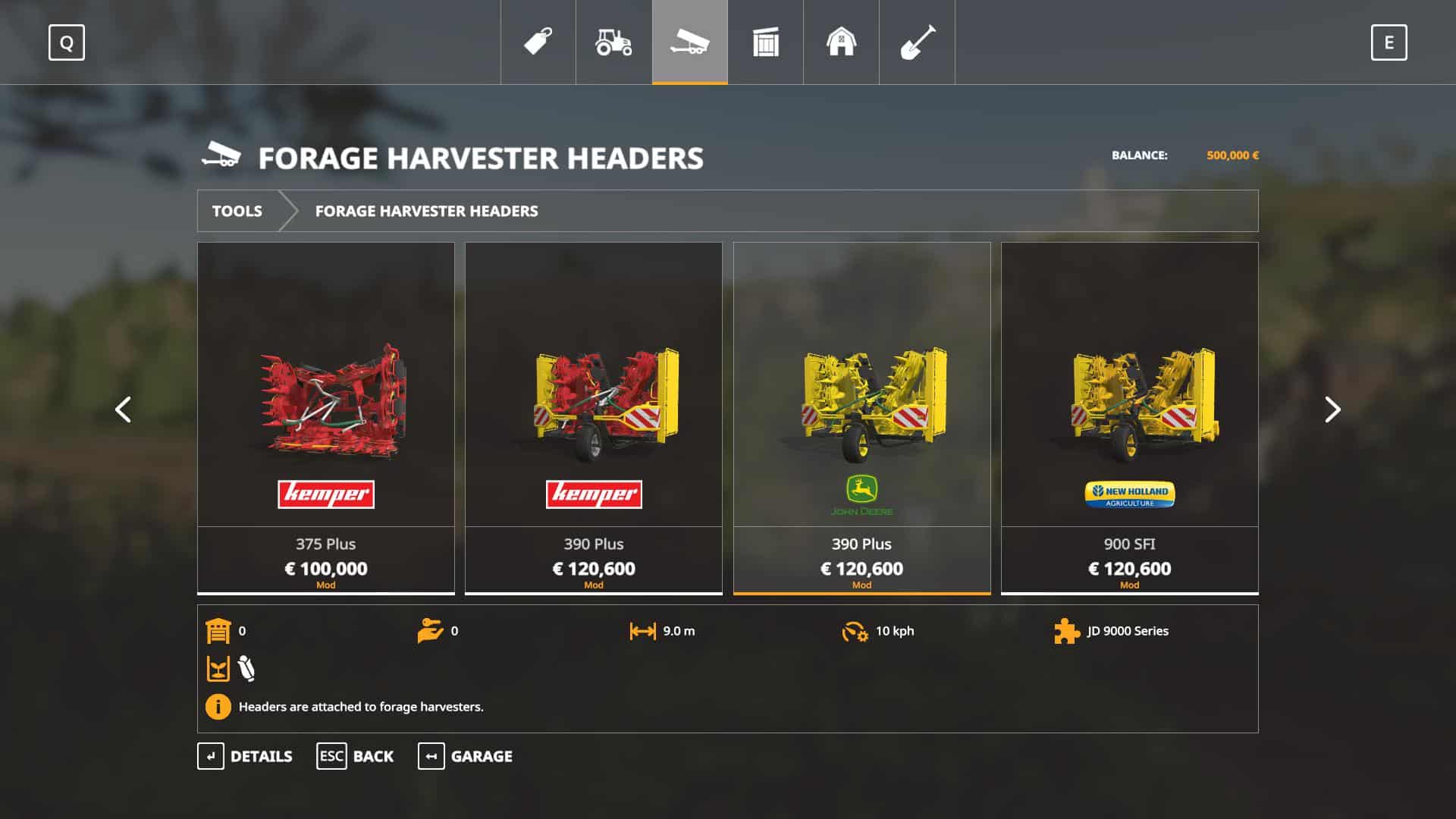Choose the Kemper 390 Plus header
Viewport: 1456px width, 819px height.
pos(594,417)
